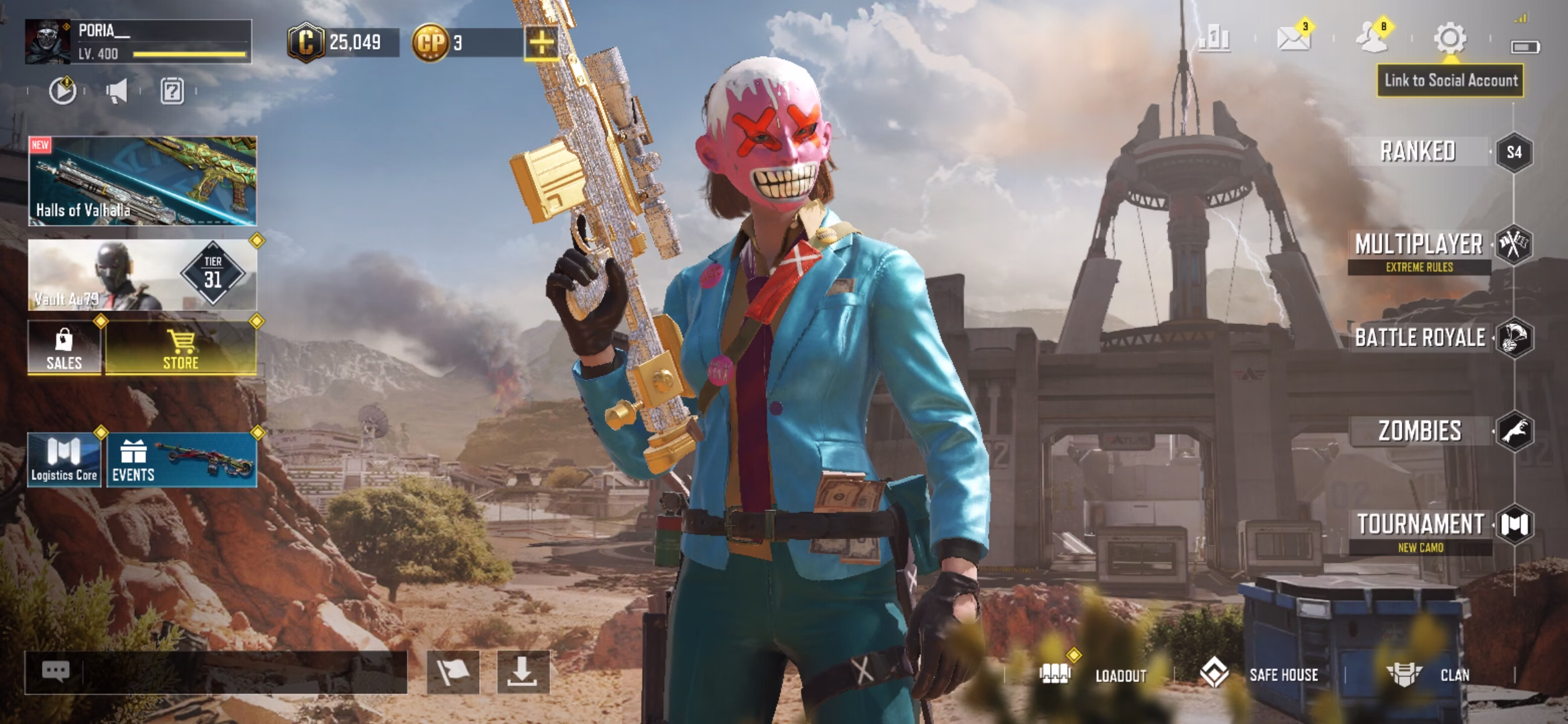Open the Sales section
This screenshot has height=724, width=1568.
pyautogui.click(x=64, y=347)
